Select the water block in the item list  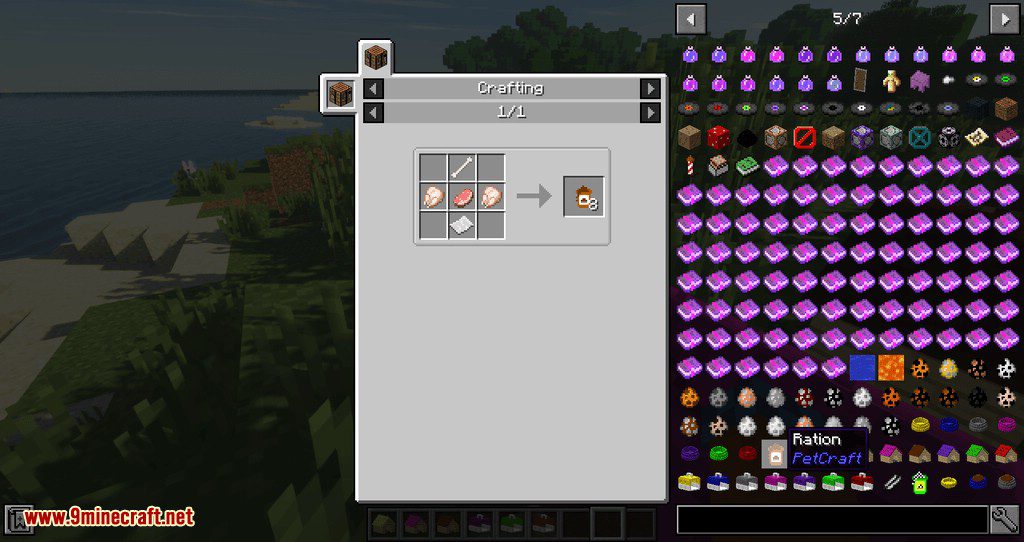point(862,368)
